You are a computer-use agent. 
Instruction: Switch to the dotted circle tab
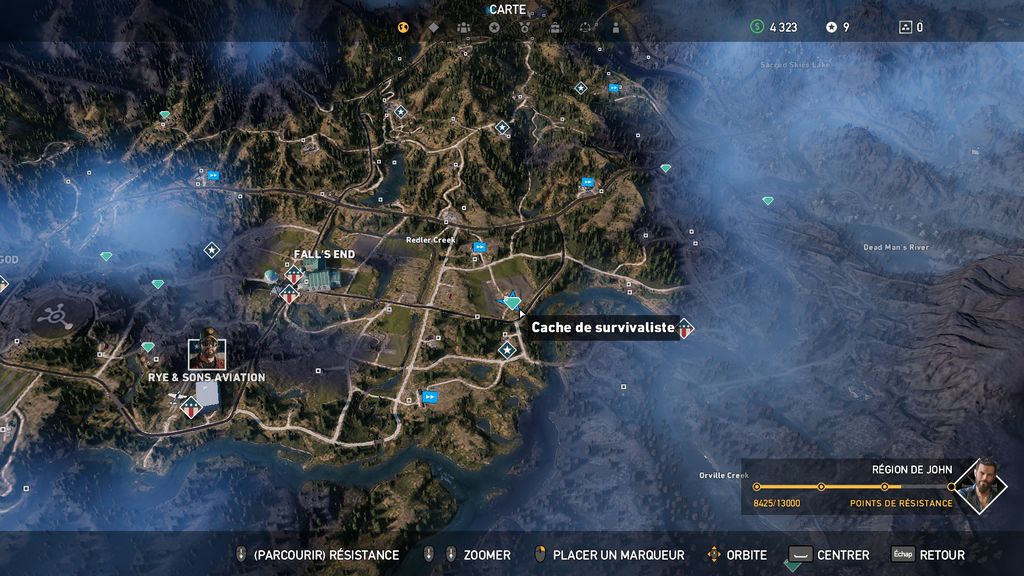pyautogui.click(x=585, y=28)
